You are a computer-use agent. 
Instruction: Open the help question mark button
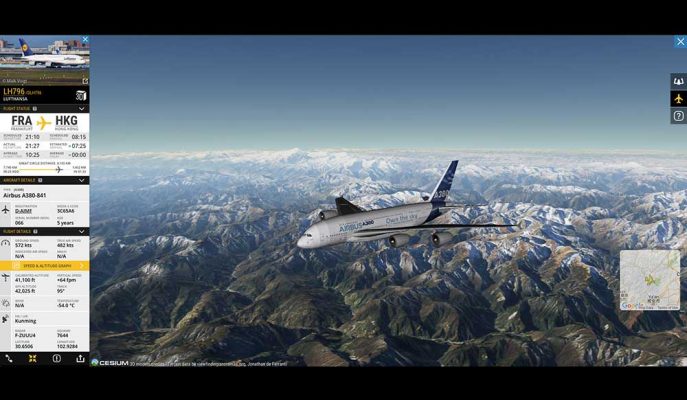click(x=678, y=116)
